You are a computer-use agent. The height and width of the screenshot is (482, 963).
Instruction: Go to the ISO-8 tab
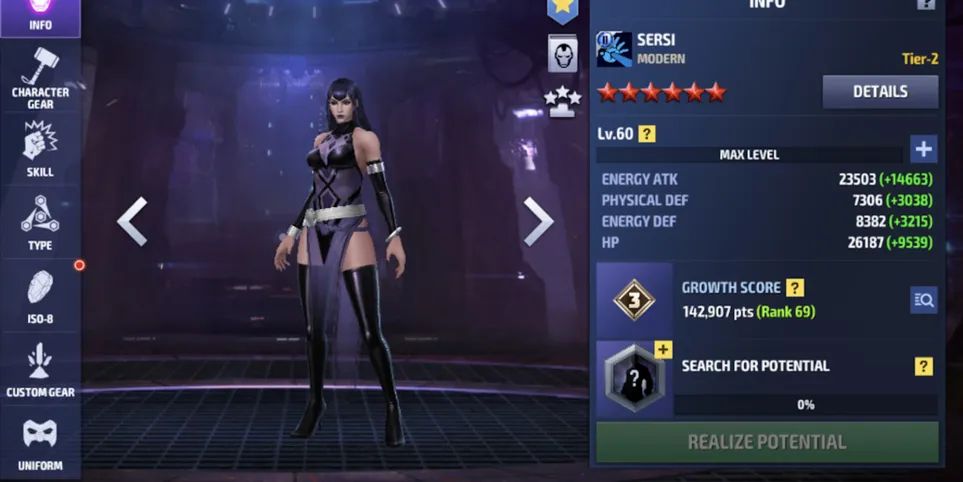pyautogui.click(x=40, y=296)
